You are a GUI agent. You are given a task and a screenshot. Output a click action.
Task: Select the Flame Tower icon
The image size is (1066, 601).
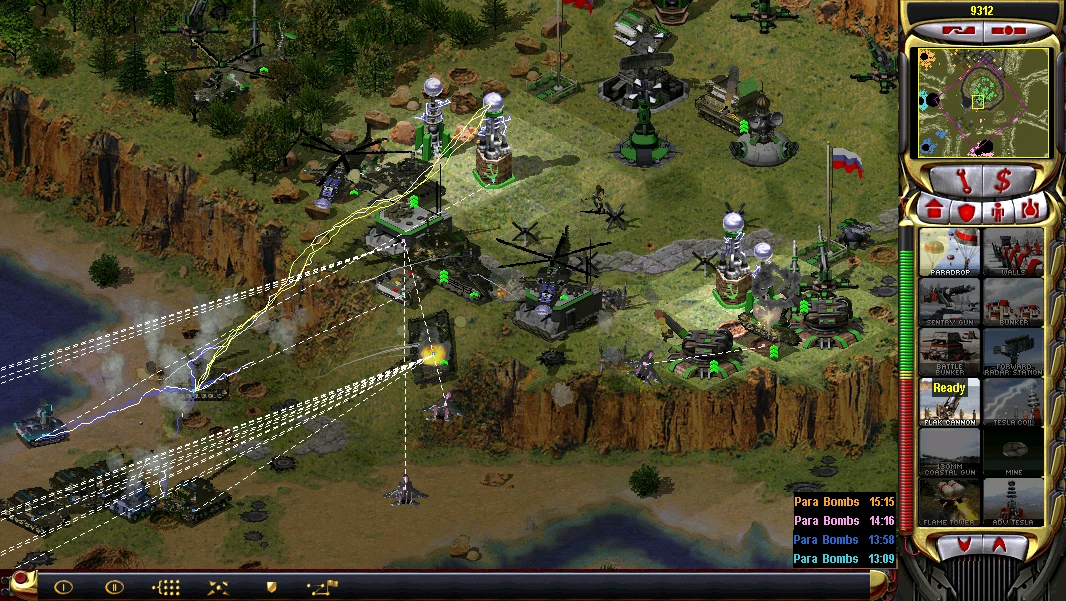tap(950, 502)
